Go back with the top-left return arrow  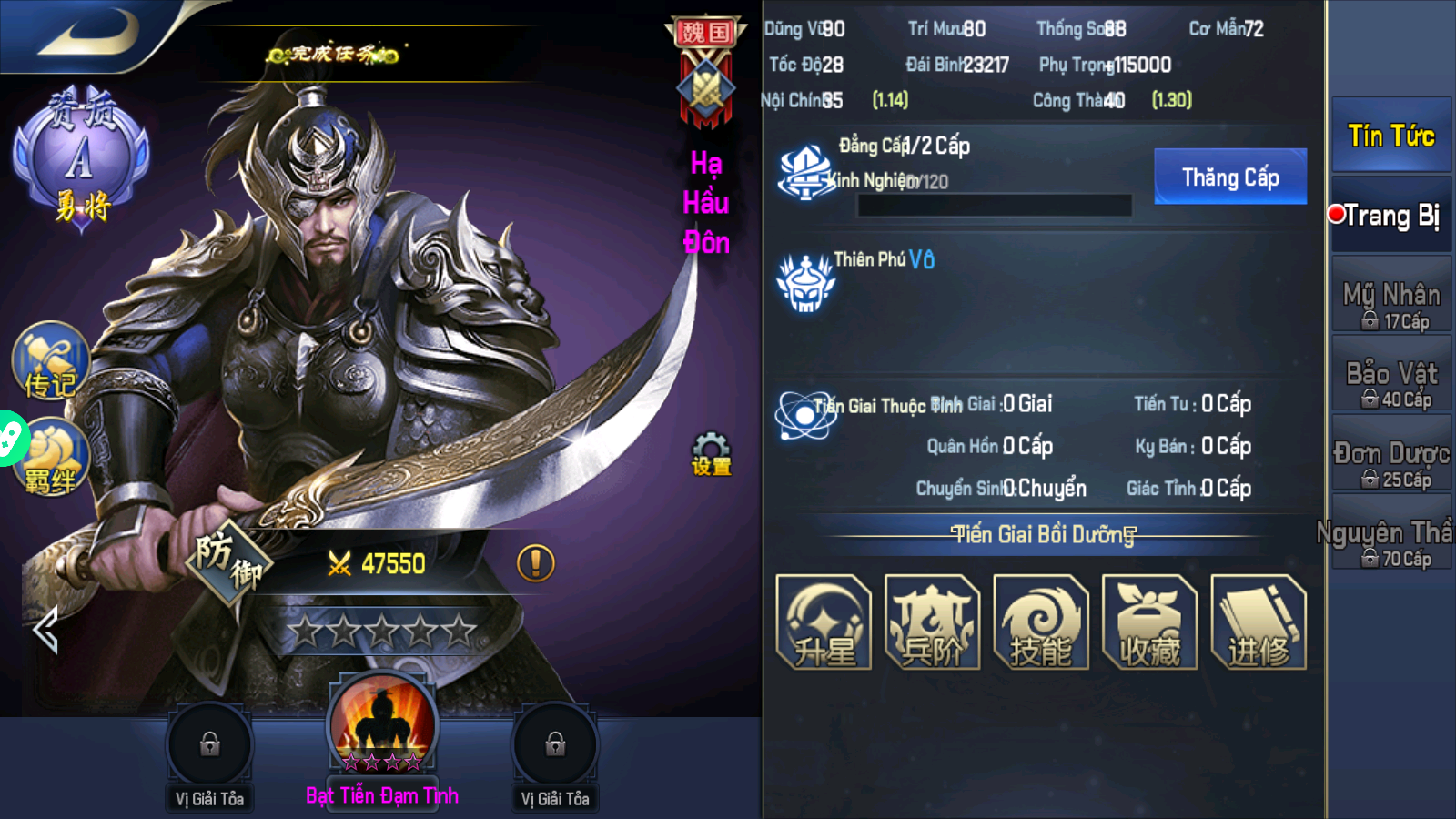tap(86, 34)
